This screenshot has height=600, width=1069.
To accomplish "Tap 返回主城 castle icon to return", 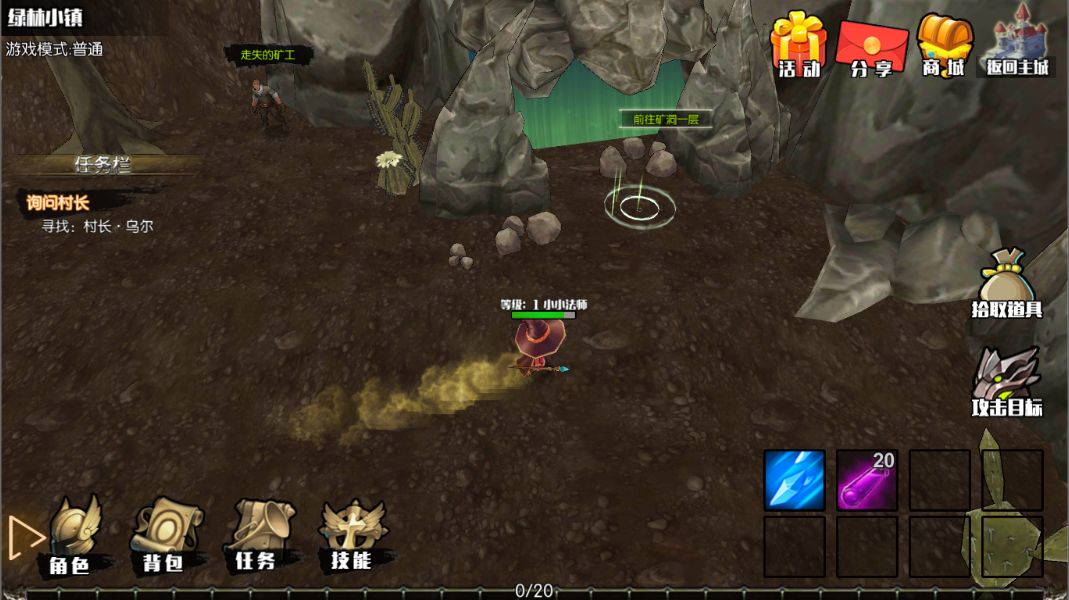I will 1018,42.
